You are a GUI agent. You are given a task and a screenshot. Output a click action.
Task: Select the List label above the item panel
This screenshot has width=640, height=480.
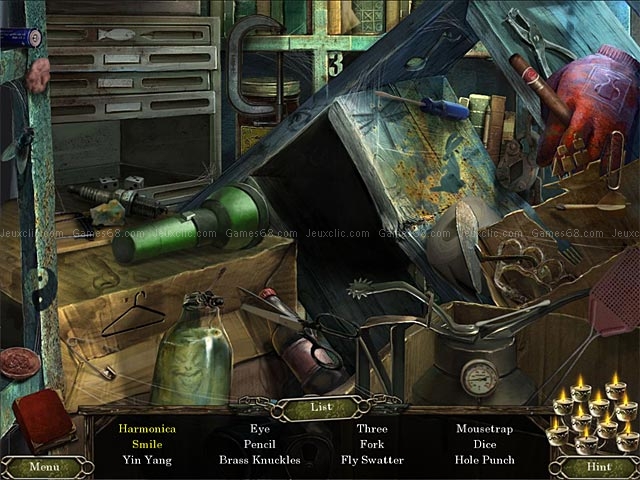pos(319,407)
